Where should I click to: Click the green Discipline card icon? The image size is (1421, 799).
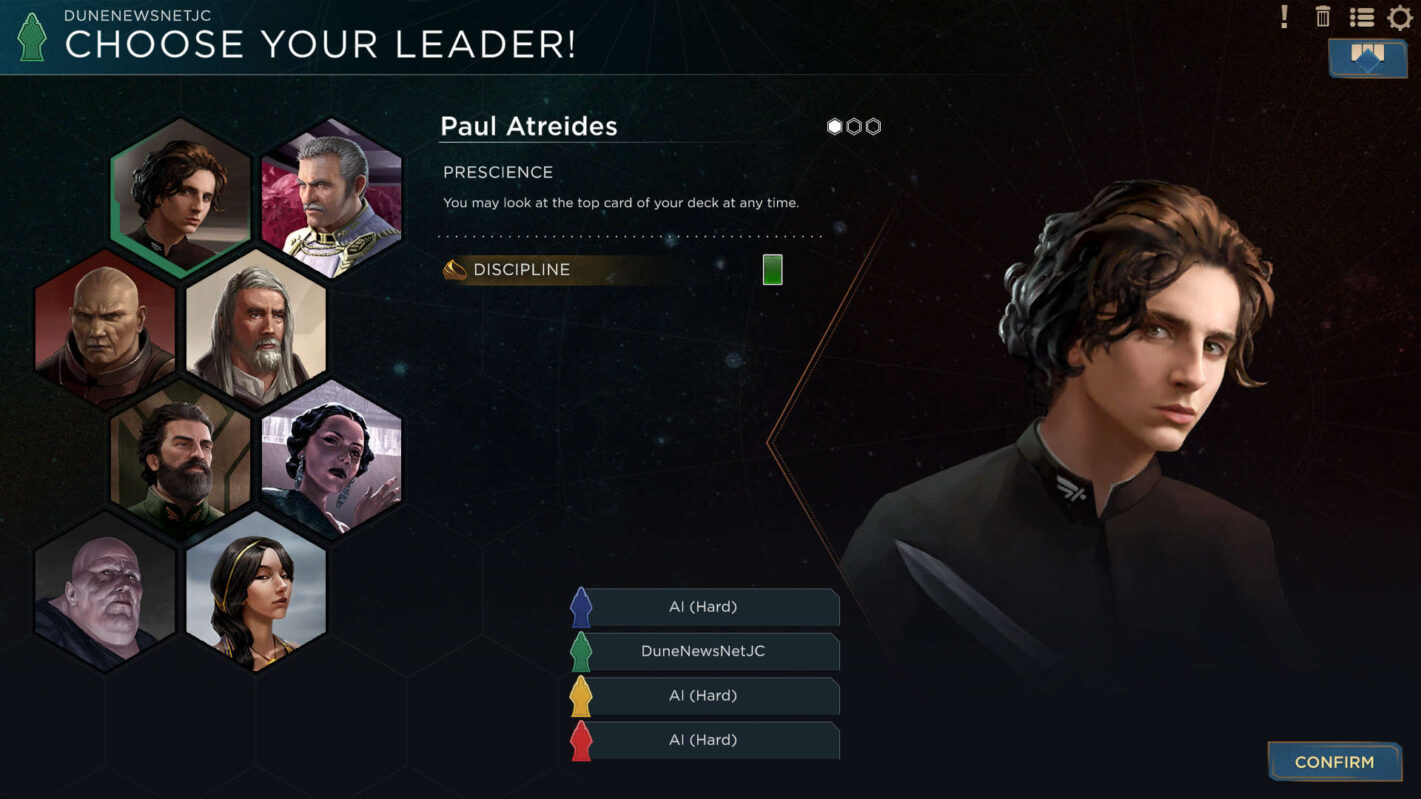[772, 270]
